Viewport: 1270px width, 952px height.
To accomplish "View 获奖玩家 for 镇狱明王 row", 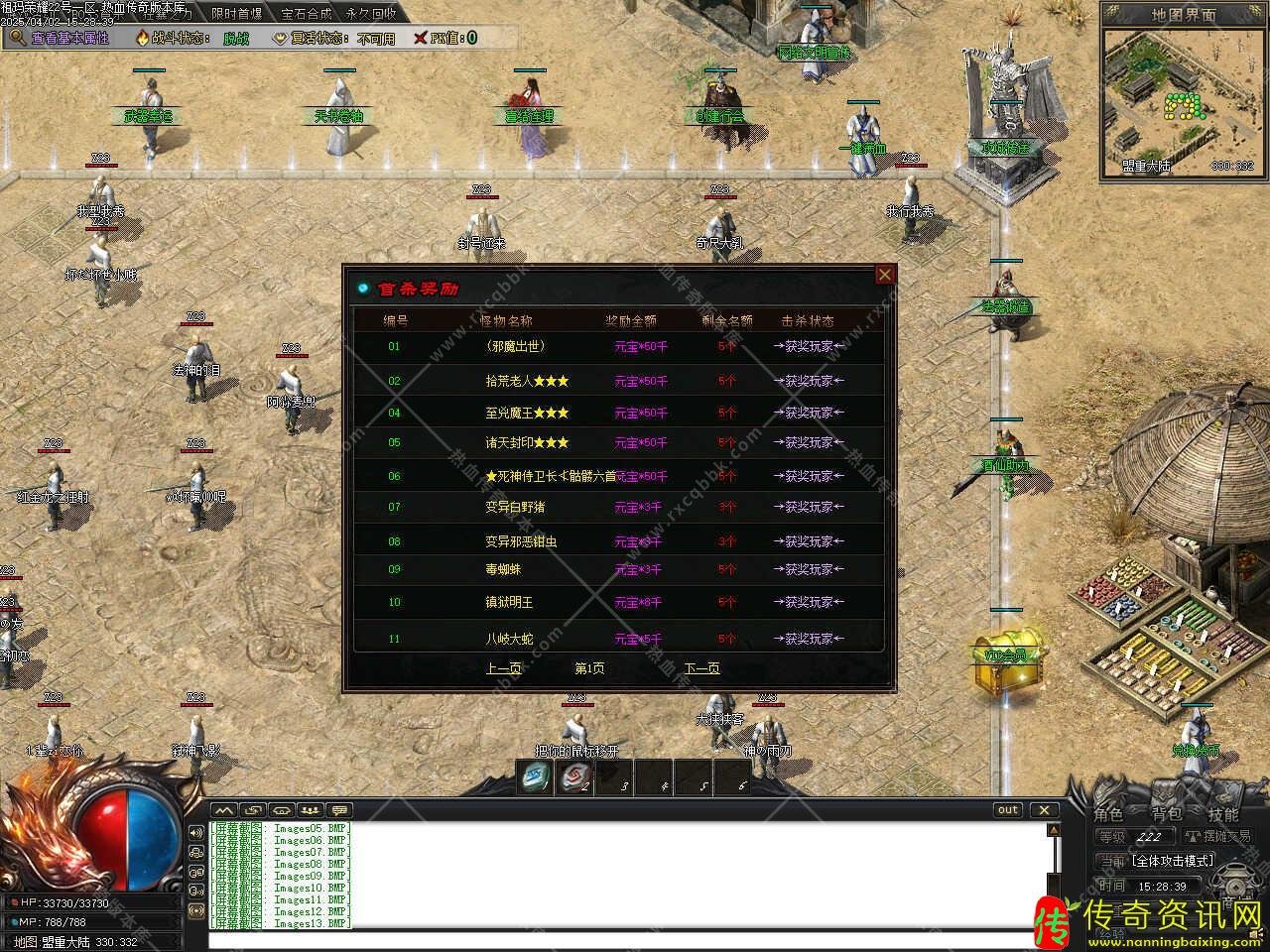I will [x=809, y=603].
